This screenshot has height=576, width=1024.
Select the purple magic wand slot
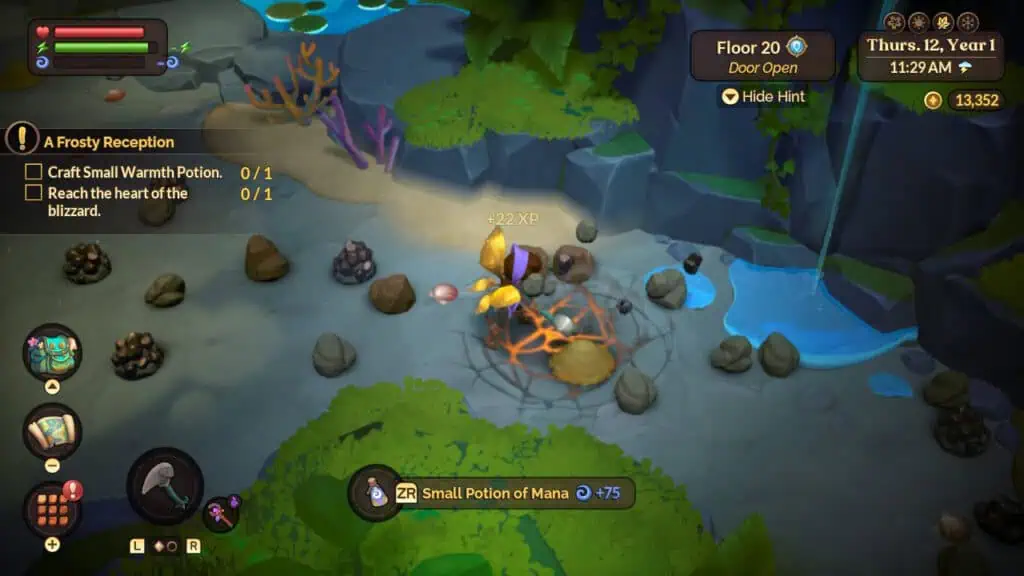pyautogui.click(x=221, y=514)
